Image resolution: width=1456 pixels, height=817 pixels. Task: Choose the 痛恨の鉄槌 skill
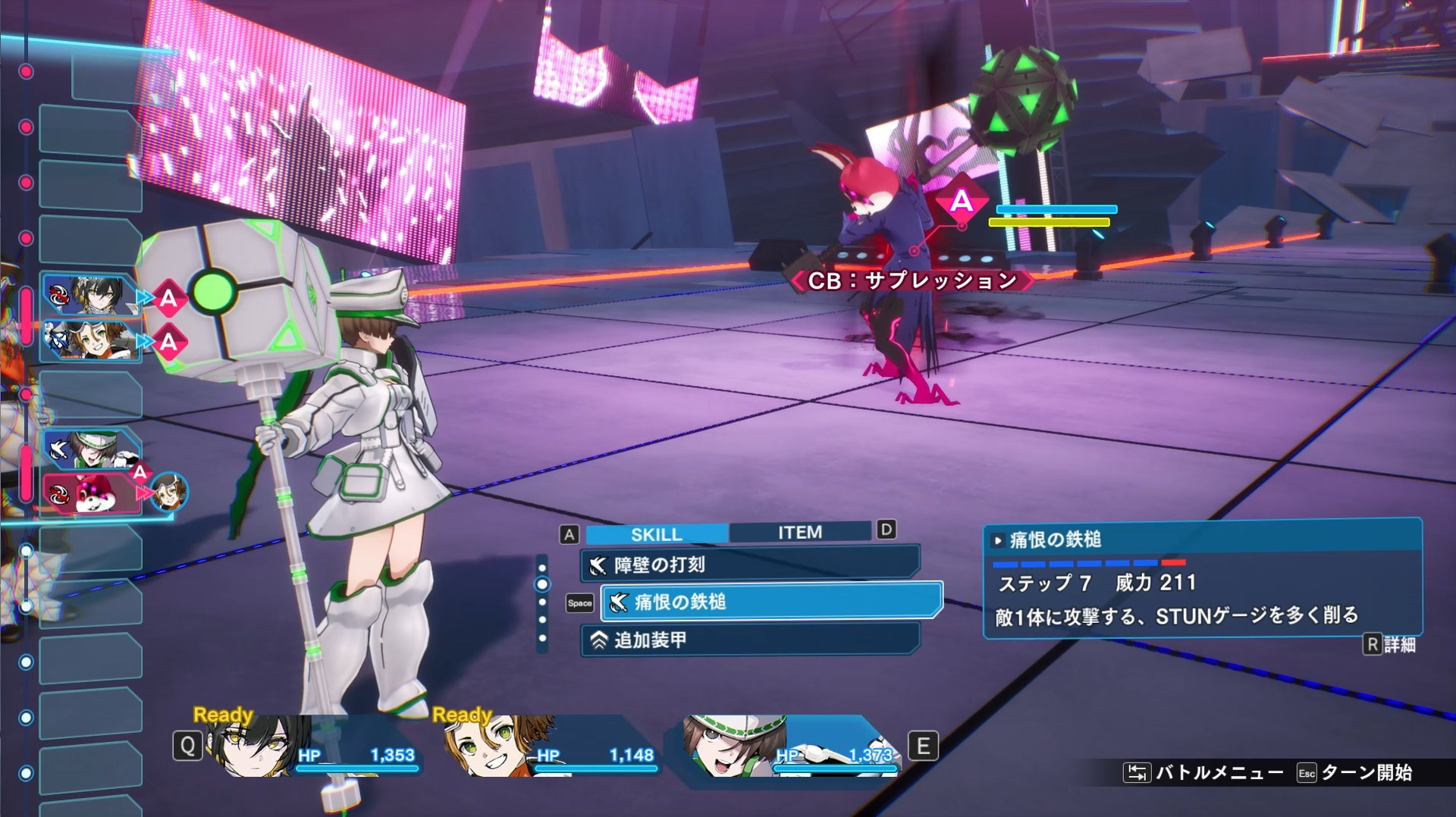tap(770, 602)
